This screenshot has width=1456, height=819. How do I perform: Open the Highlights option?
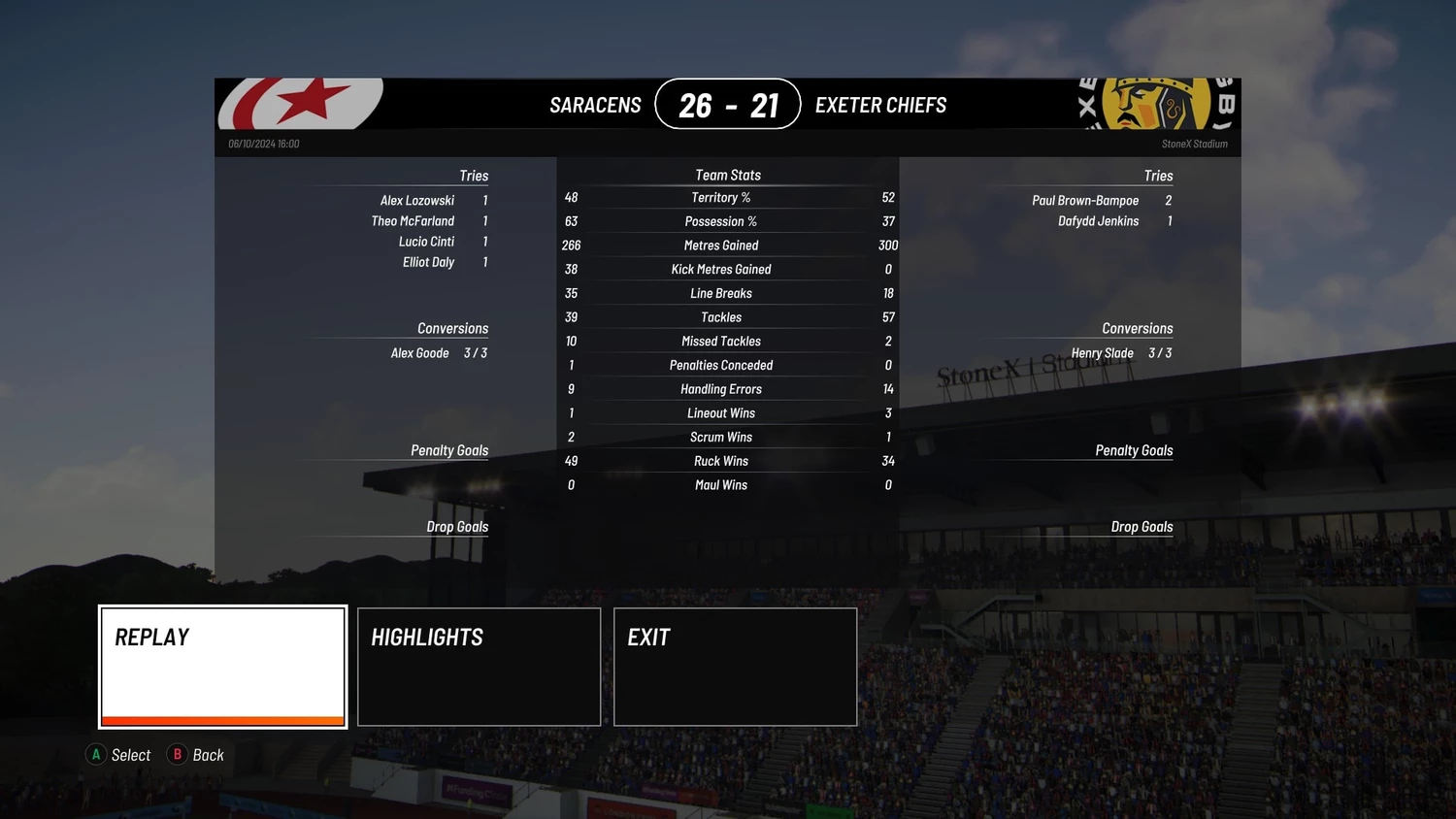click(479, 667)
